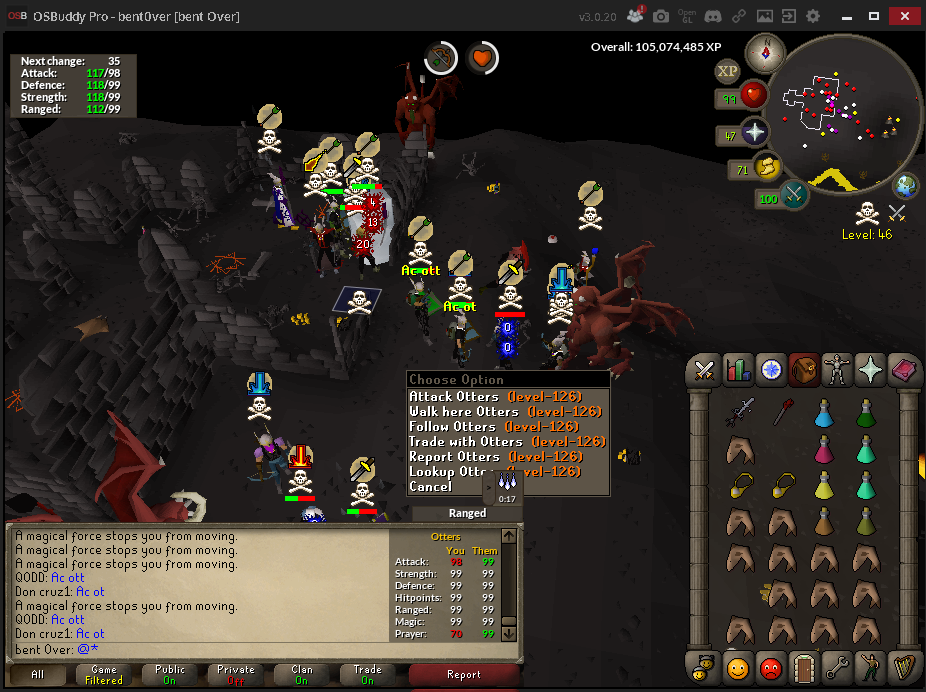The width and height of the screenshot is (926, 692).
Task: Toggle the Private chat filter
Action: click(236, 675)
